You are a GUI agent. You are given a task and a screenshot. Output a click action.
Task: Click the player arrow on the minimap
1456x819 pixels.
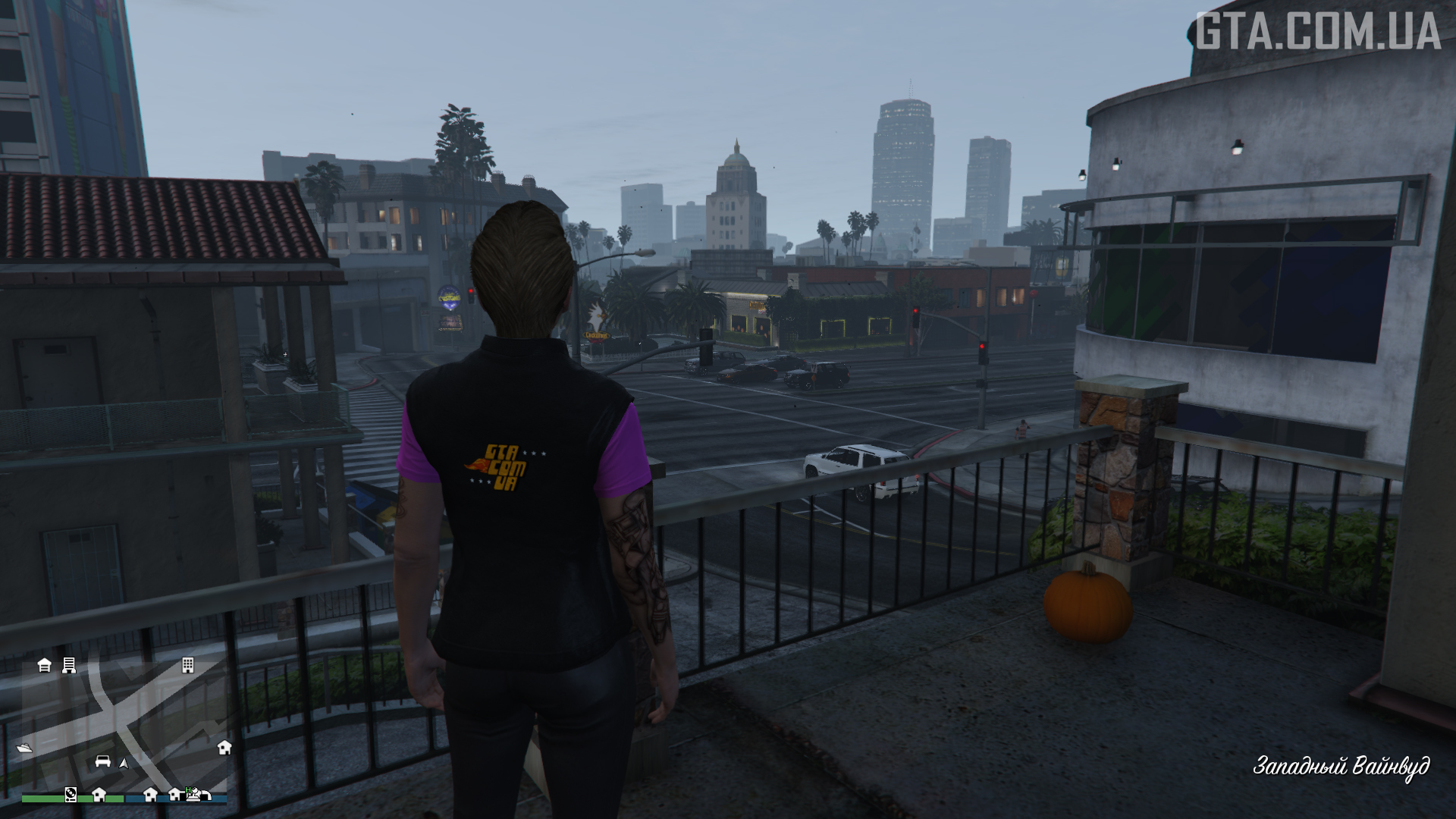(124, 763)
